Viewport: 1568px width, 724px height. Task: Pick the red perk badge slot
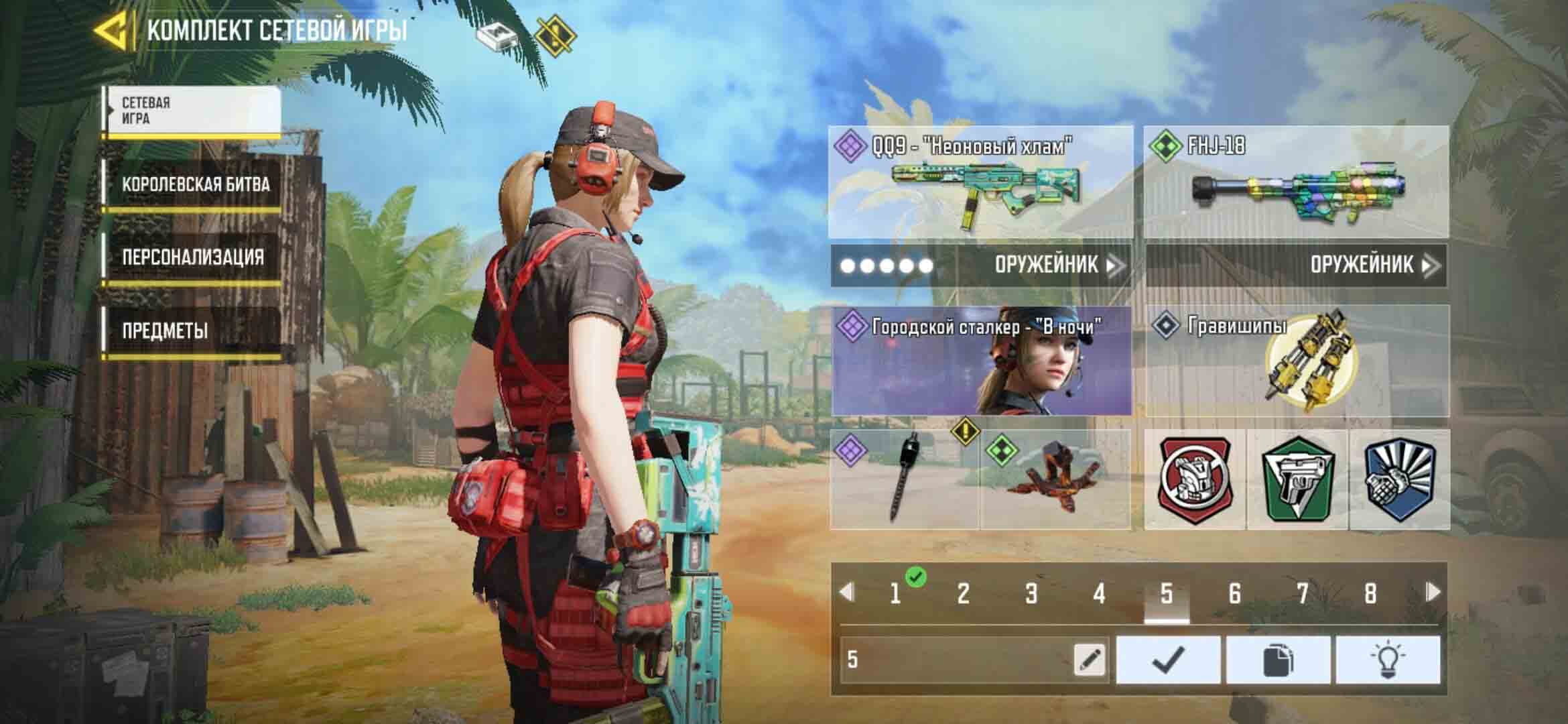tap(1195, 480)
